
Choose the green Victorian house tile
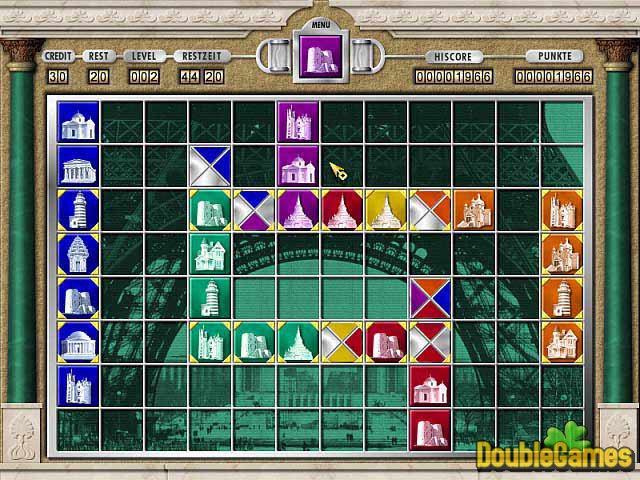pyautogui.click(x=210, y=253)
